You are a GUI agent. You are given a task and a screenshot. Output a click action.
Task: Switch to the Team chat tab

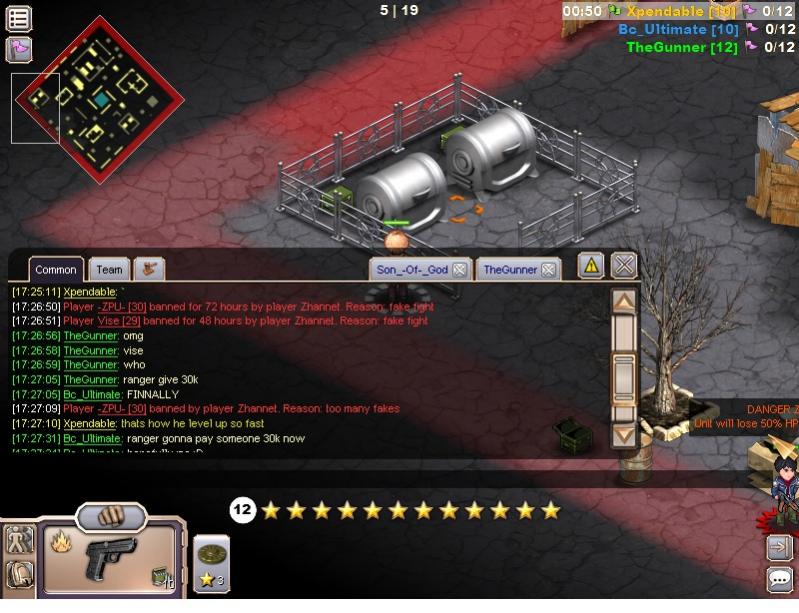[x=109, y=269]
